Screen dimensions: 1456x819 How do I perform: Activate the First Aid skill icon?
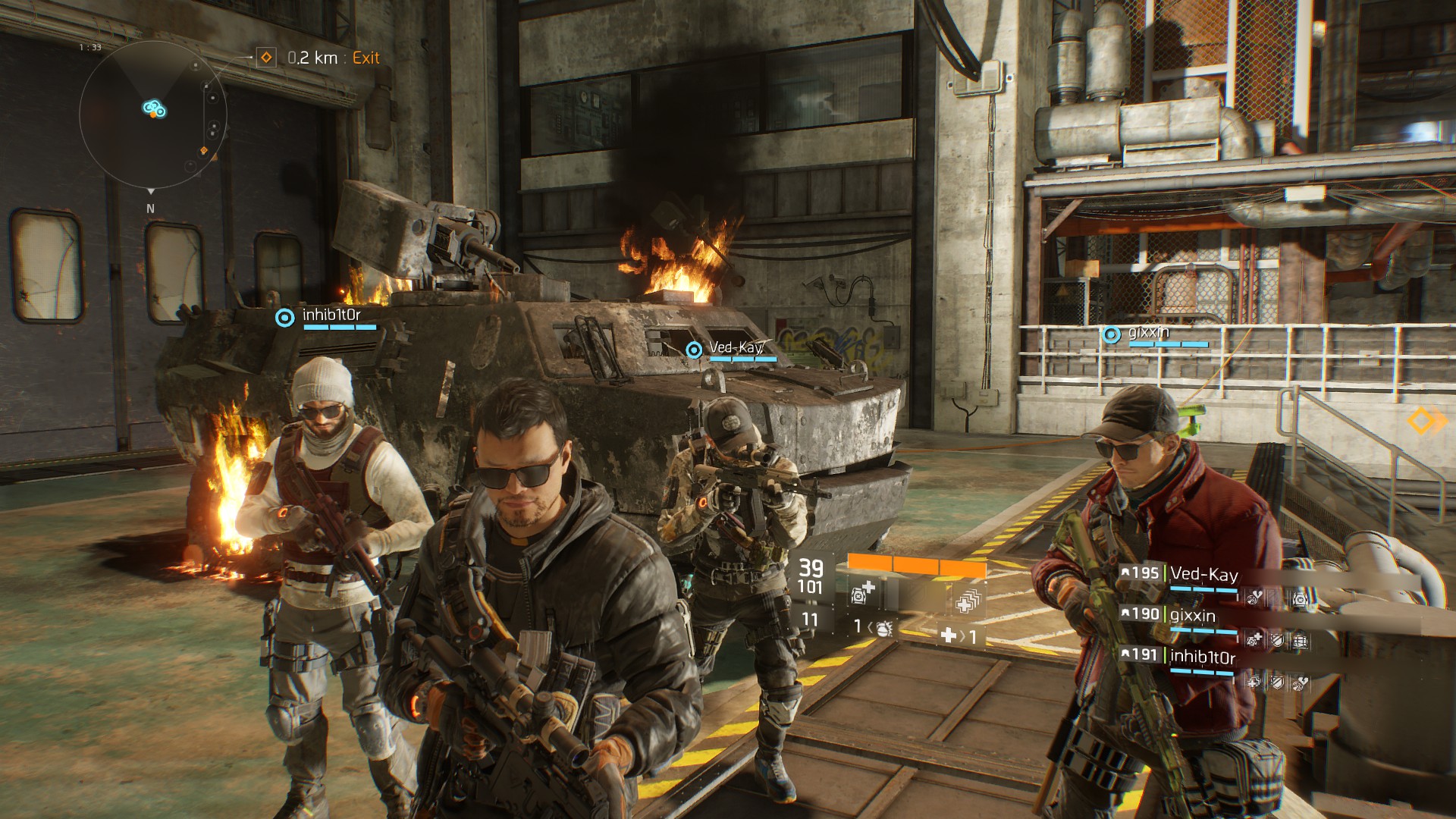coord(862,592)
